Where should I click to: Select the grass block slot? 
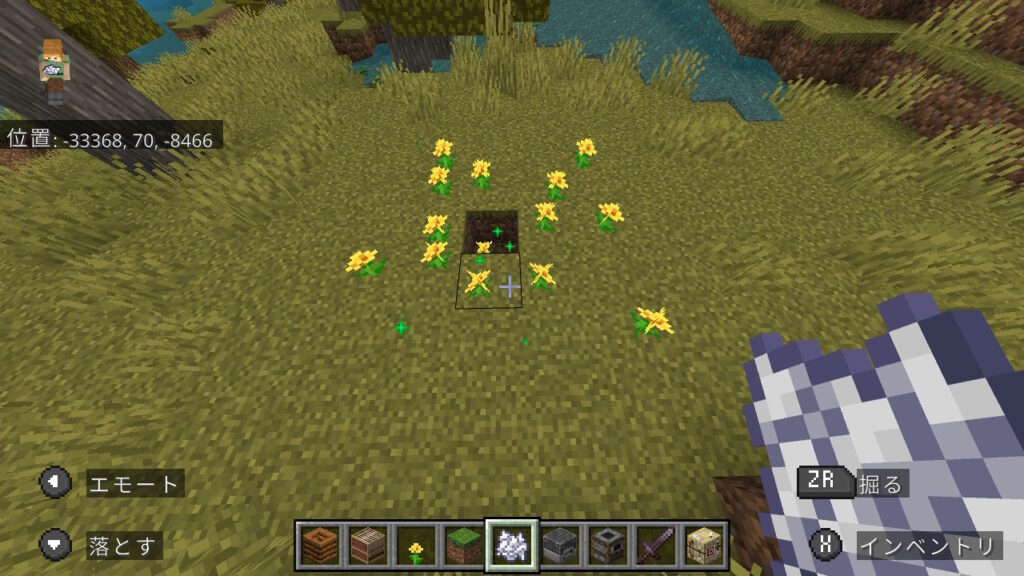click(463, 546)
